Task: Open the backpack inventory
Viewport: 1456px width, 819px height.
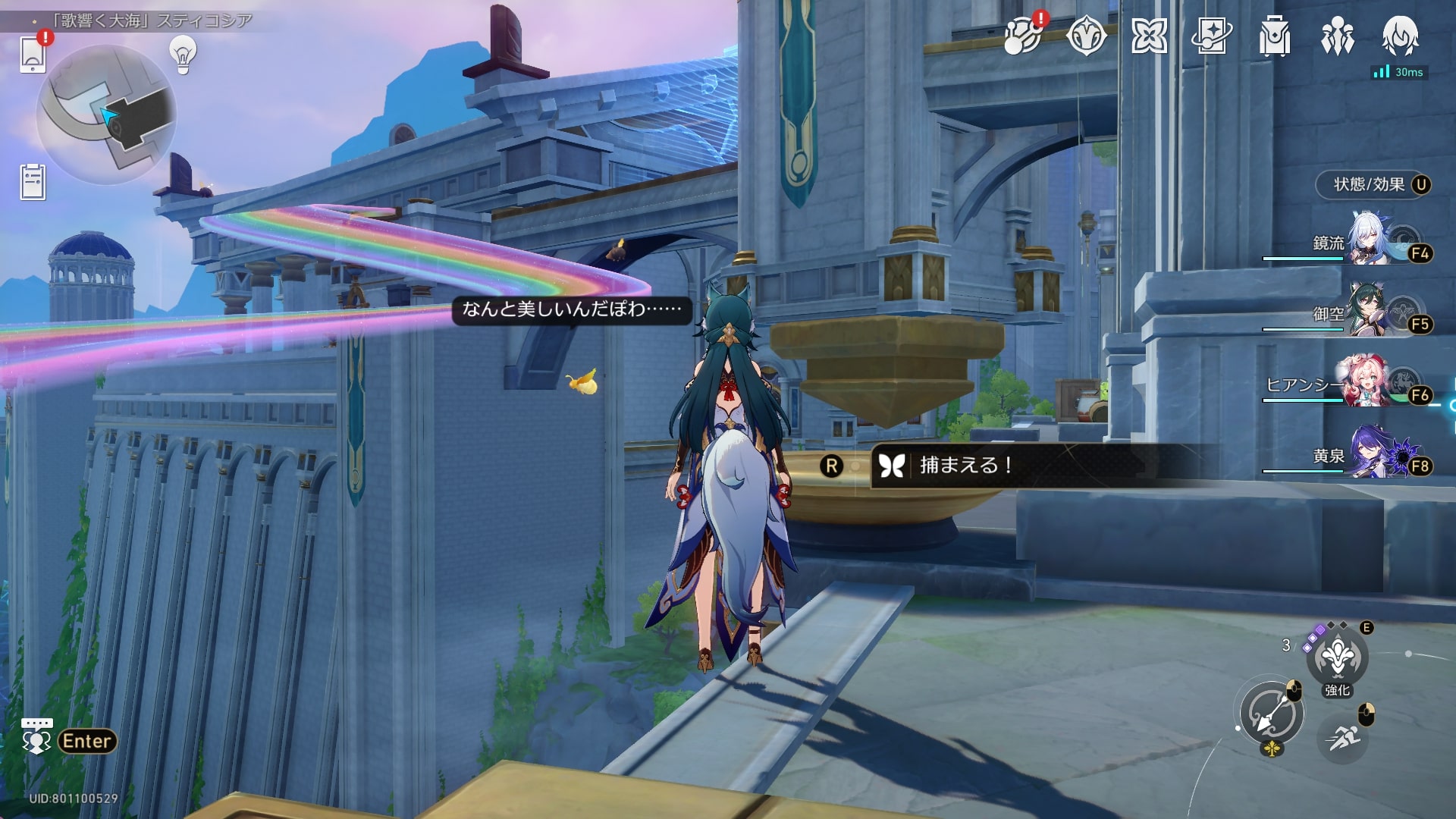Action: [1274, 36]
